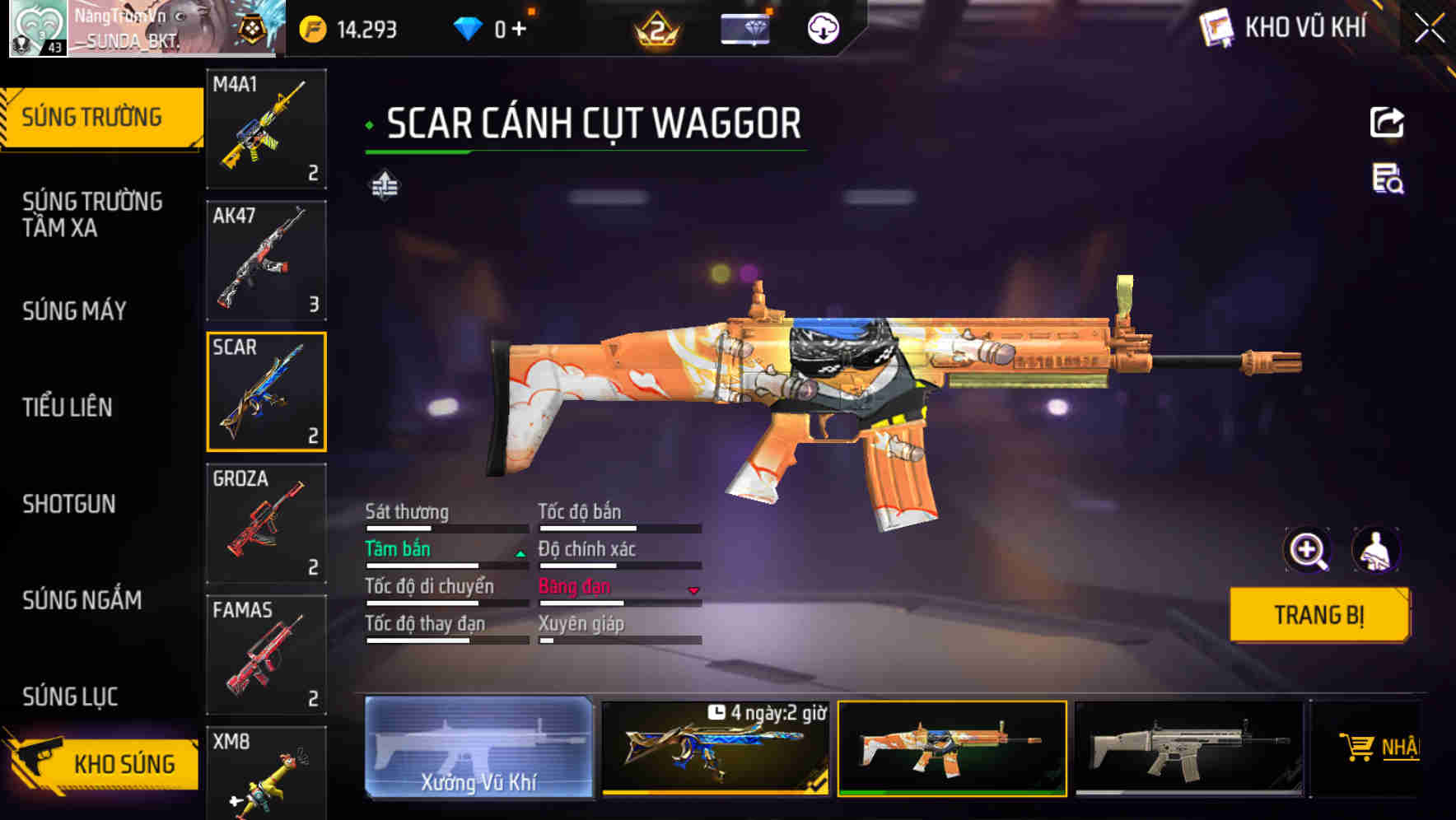Screen dimensions: 1456x820
Task: Switch to SÚNG TRƯỜNG TẦM XA category
Action: tap(92, 214)
